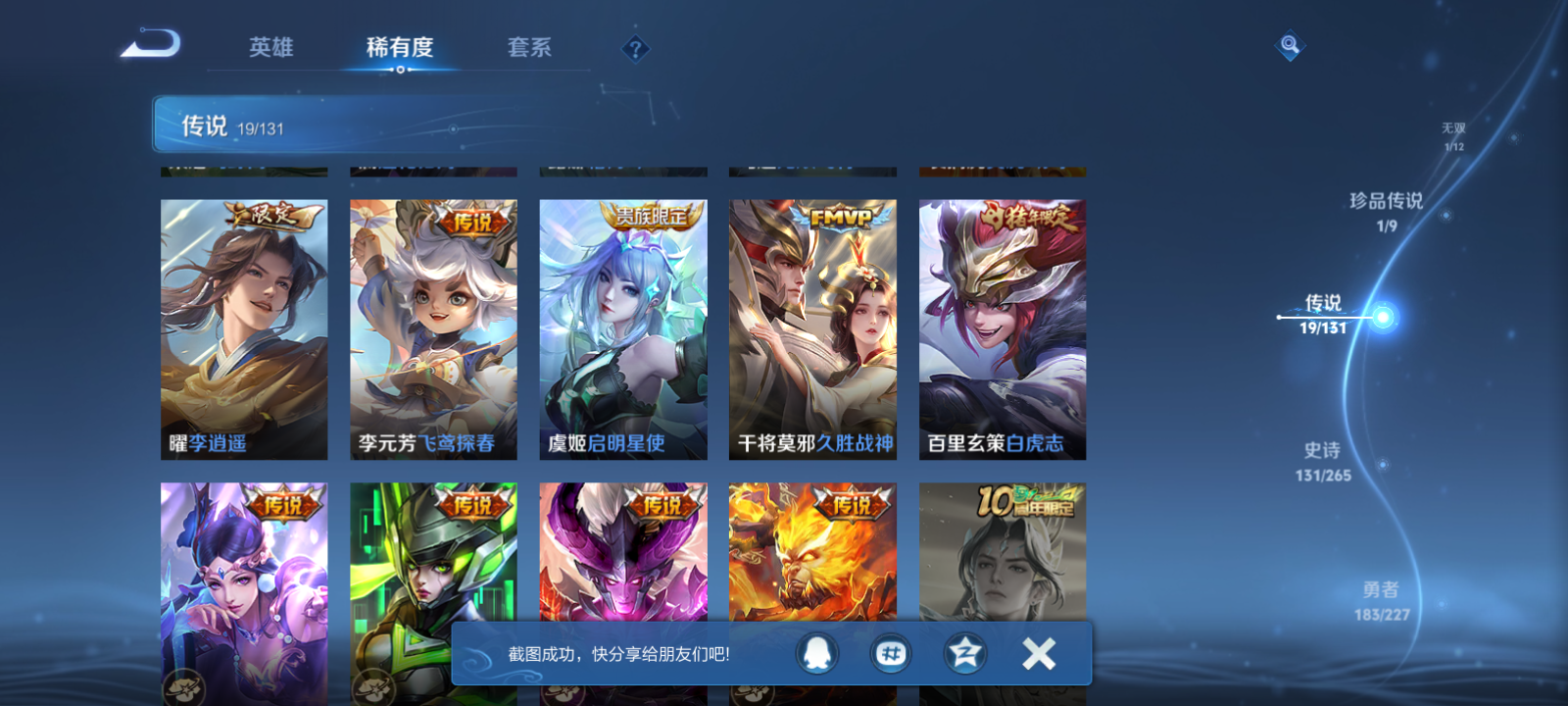1568x706 pixels.
Task: Share screenshot via Qzone star icon
Action: pos(965,654)
